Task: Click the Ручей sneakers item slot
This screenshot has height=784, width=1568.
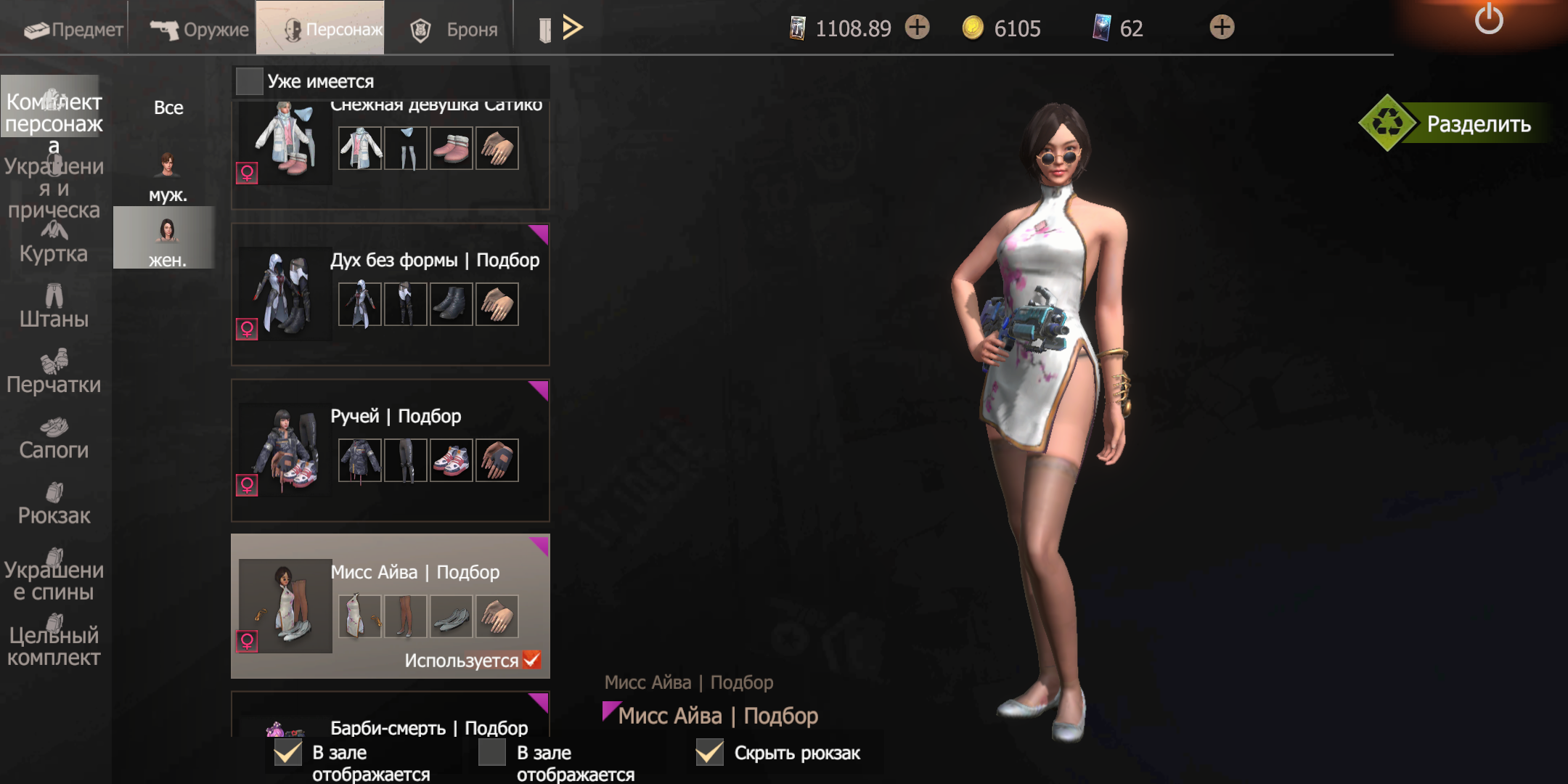Action: [451, 460]
